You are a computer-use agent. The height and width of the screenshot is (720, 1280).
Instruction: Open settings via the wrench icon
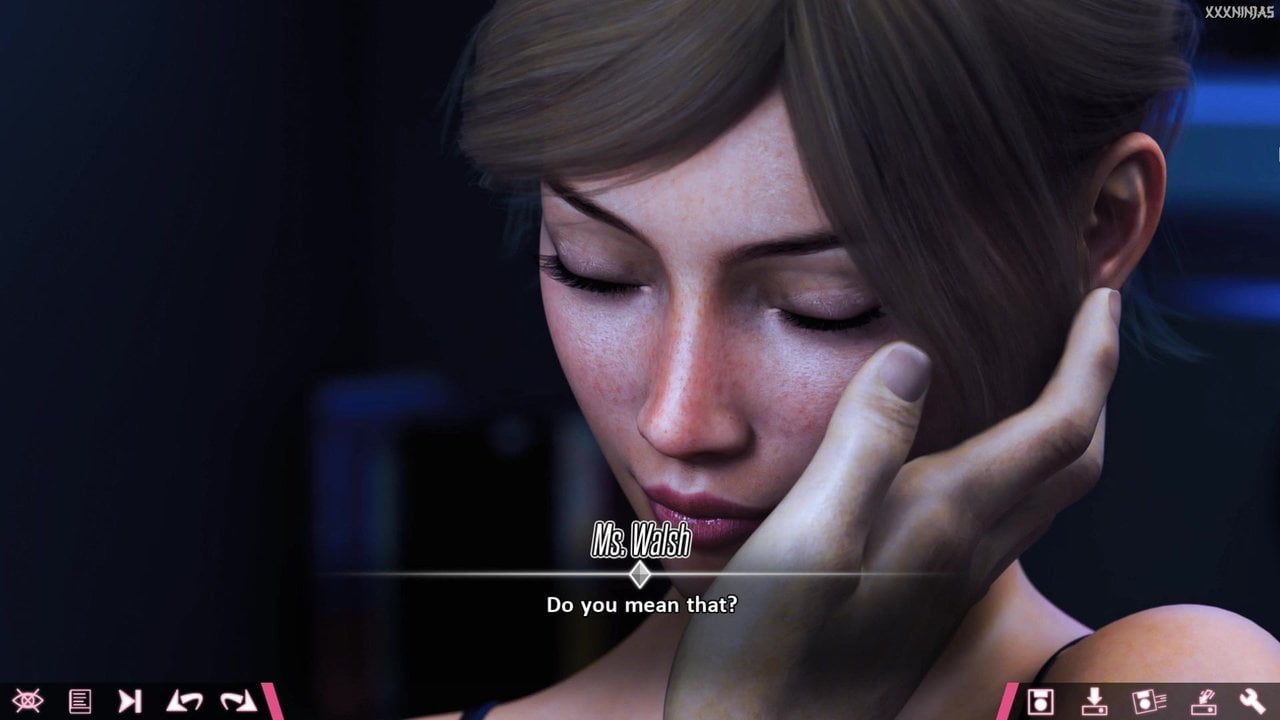click(1253, 701)
